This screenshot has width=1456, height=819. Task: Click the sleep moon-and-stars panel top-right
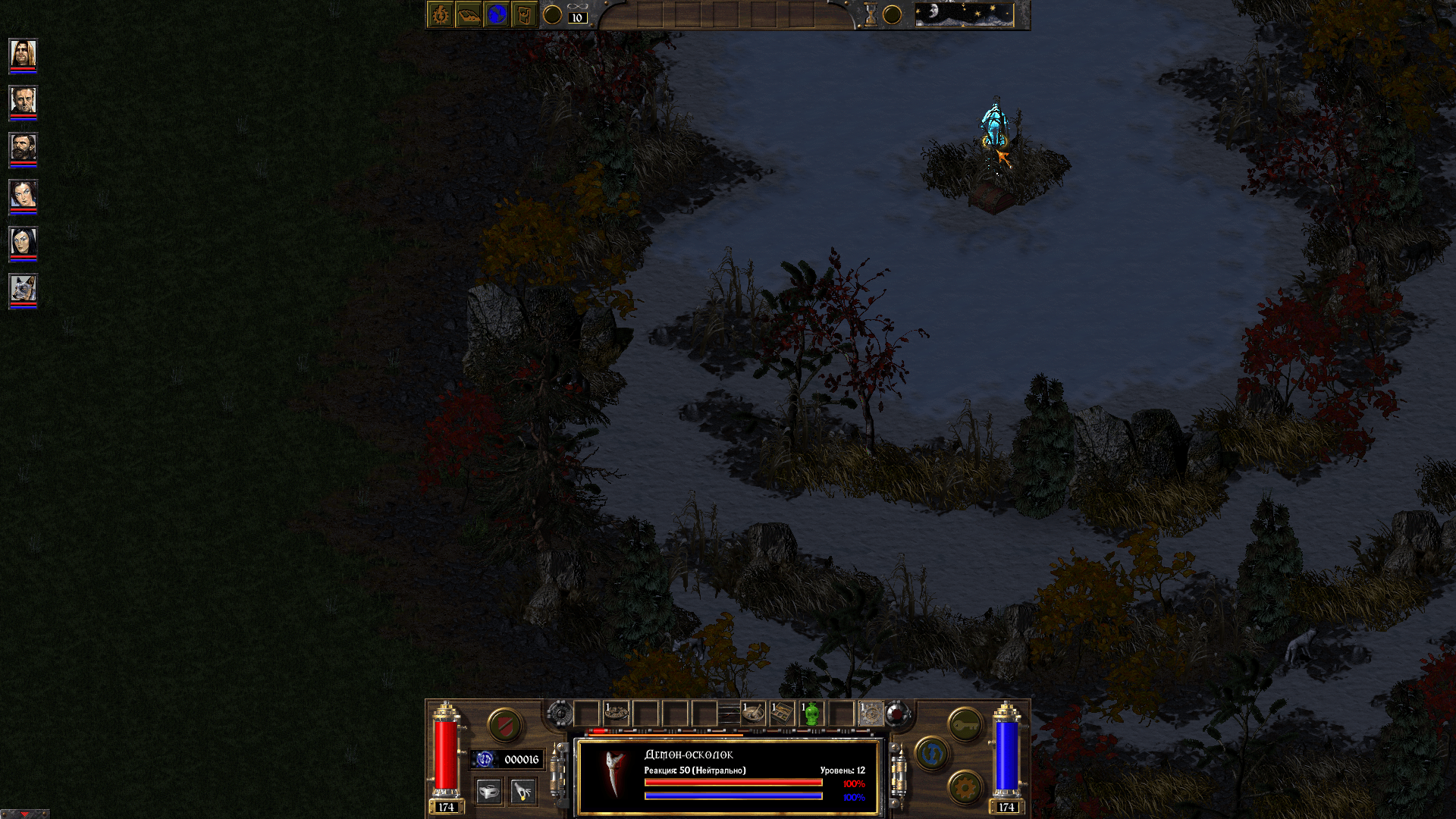click(x=965, y=14)
